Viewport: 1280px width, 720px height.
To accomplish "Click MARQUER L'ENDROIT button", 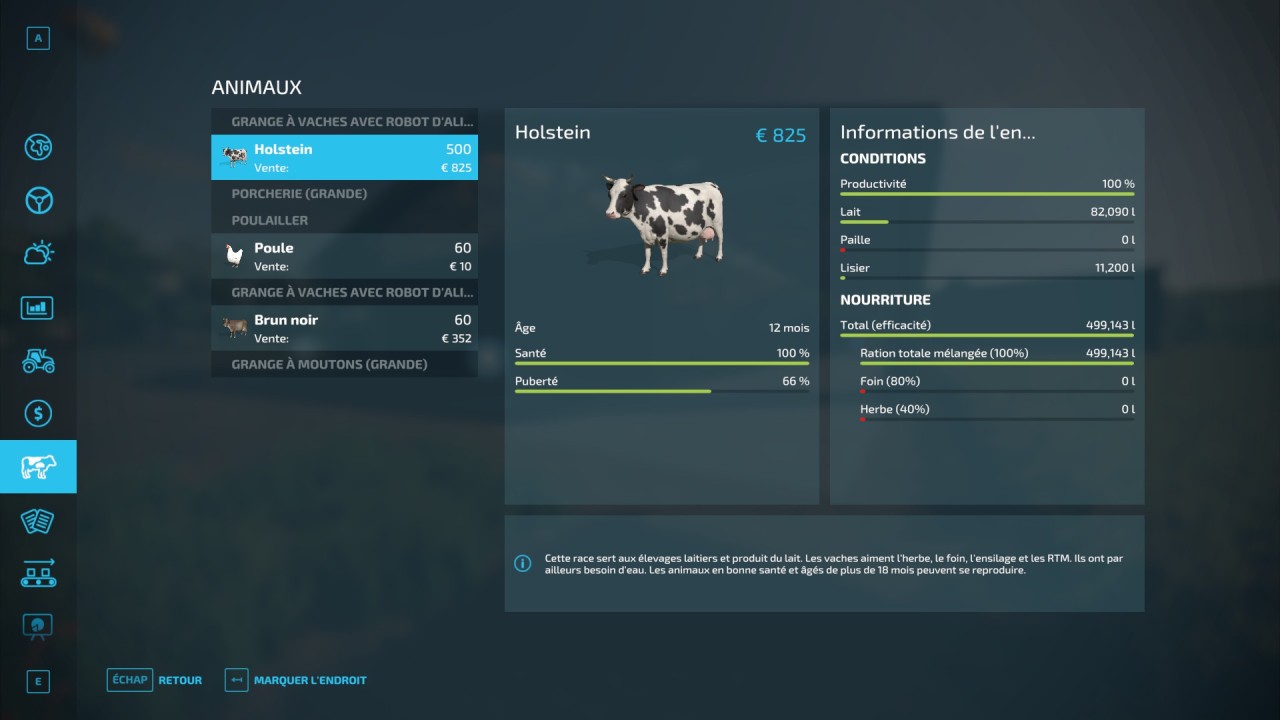I will [x=296, y=680].
